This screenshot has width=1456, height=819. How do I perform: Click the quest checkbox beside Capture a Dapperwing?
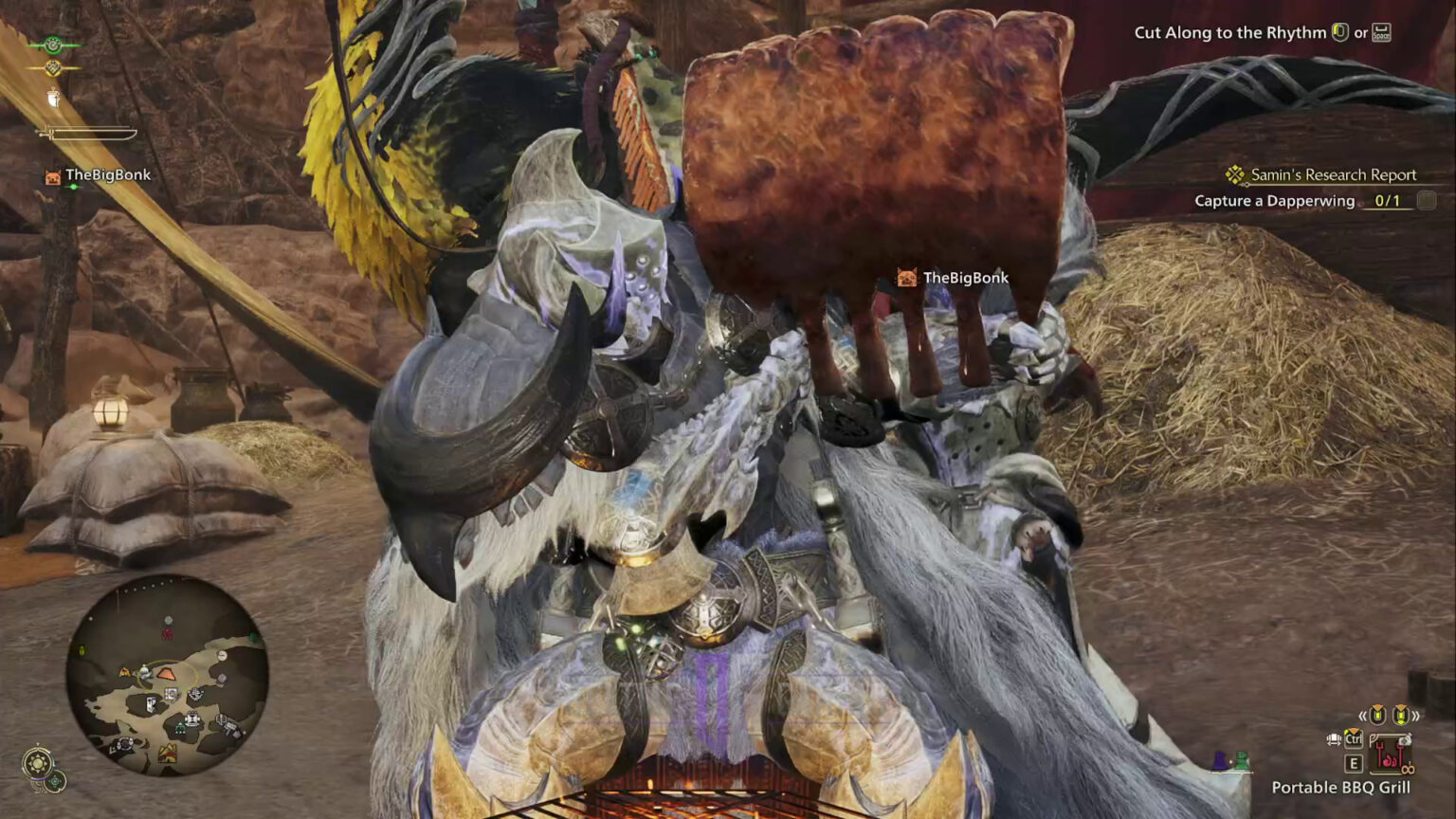(x=1425, y=200)
